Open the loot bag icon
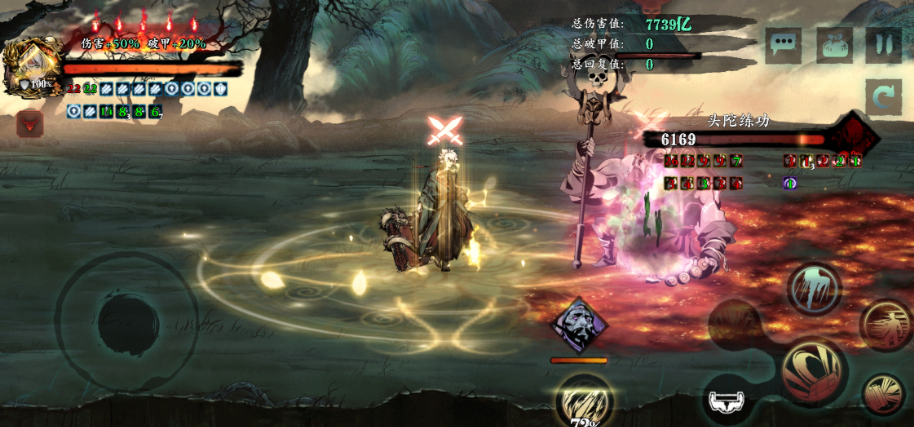This screenshot has height=427, width=914. 834,45
